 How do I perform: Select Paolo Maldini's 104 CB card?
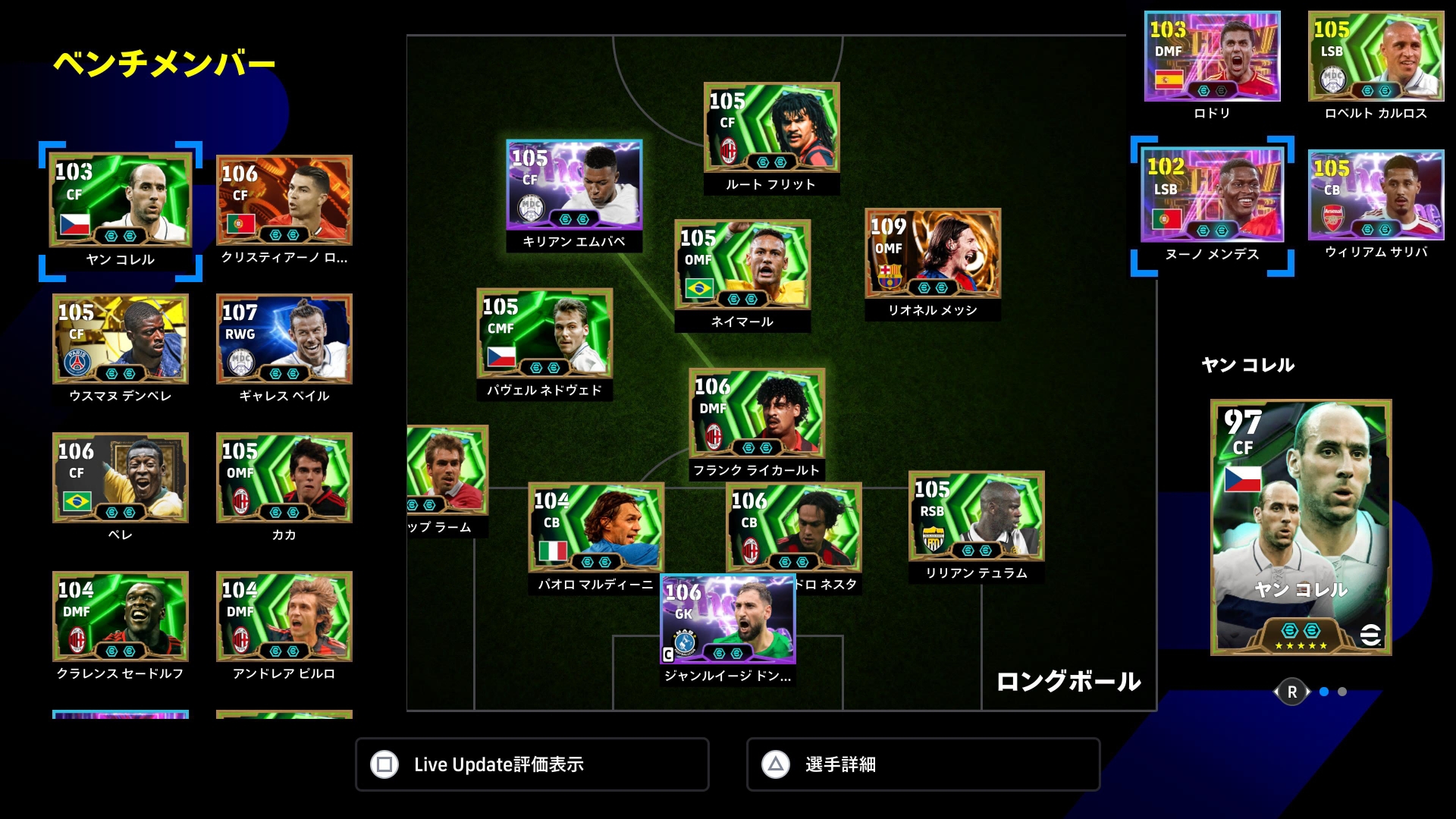click(x=596, y=528)
